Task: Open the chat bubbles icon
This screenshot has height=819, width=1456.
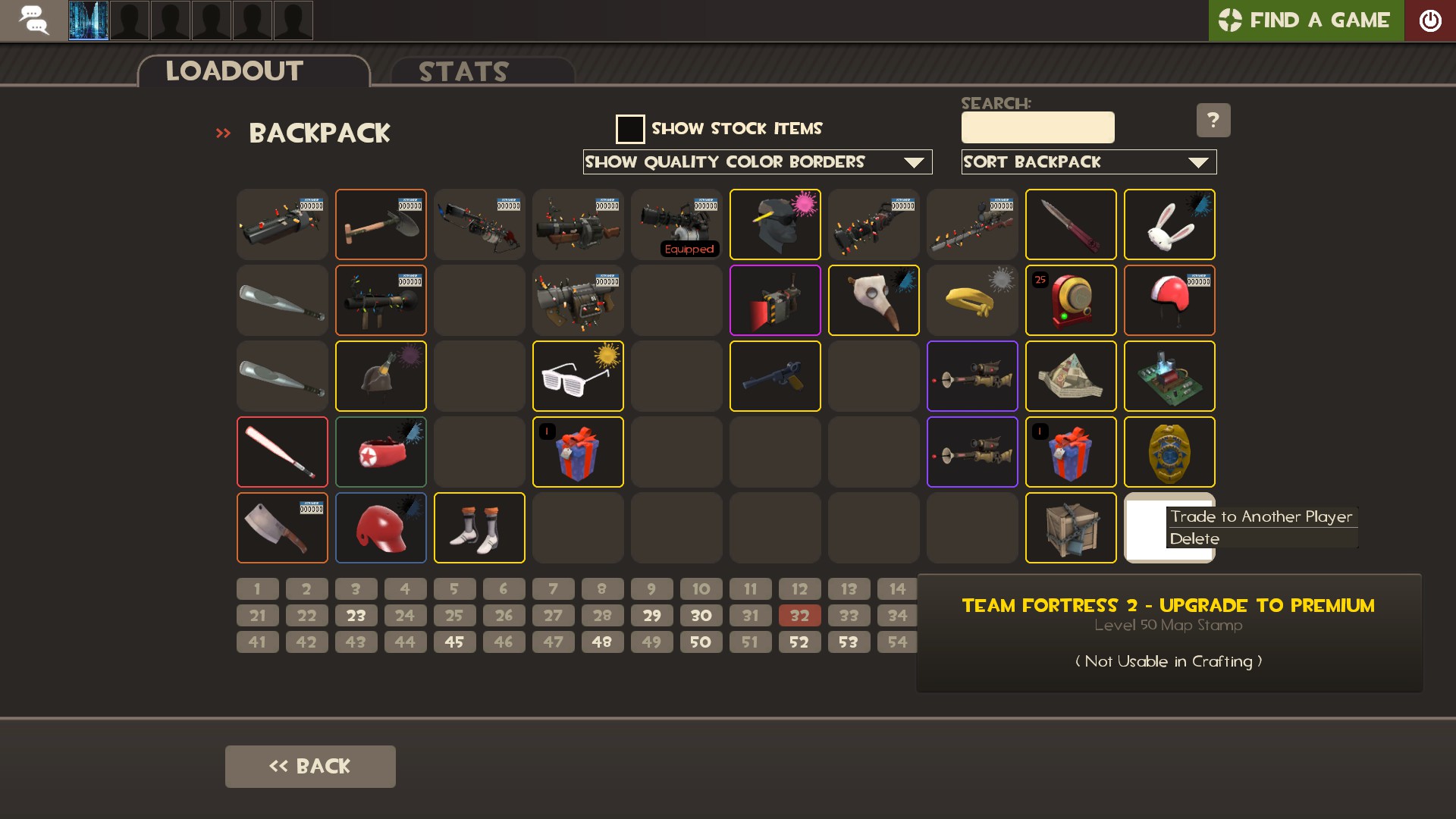Action: (33, 20)
